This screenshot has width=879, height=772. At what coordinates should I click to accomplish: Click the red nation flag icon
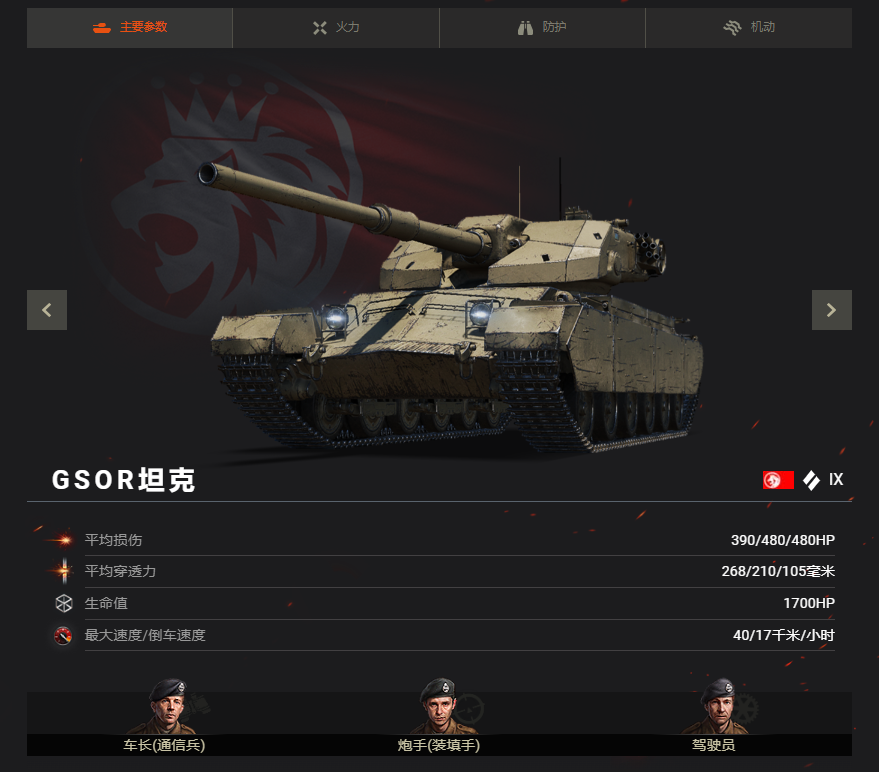[x=778, y=480]
